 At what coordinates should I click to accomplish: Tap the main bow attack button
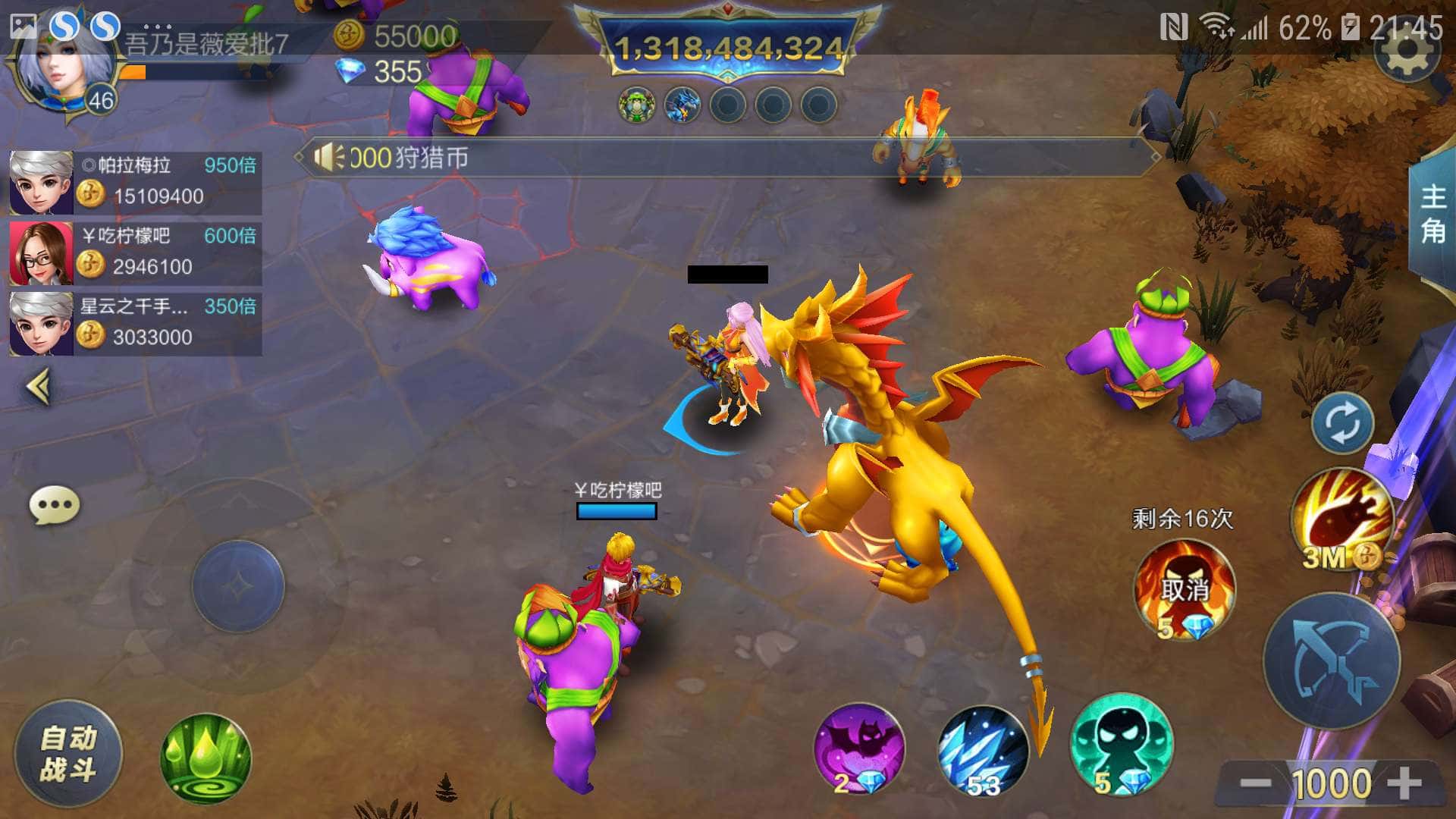(1331, 661)
